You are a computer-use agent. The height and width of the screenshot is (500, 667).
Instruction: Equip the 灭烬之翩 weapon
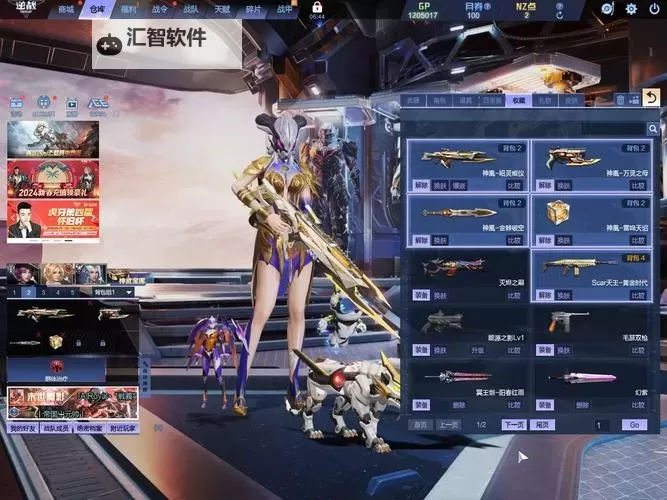(x=421, y=296)
